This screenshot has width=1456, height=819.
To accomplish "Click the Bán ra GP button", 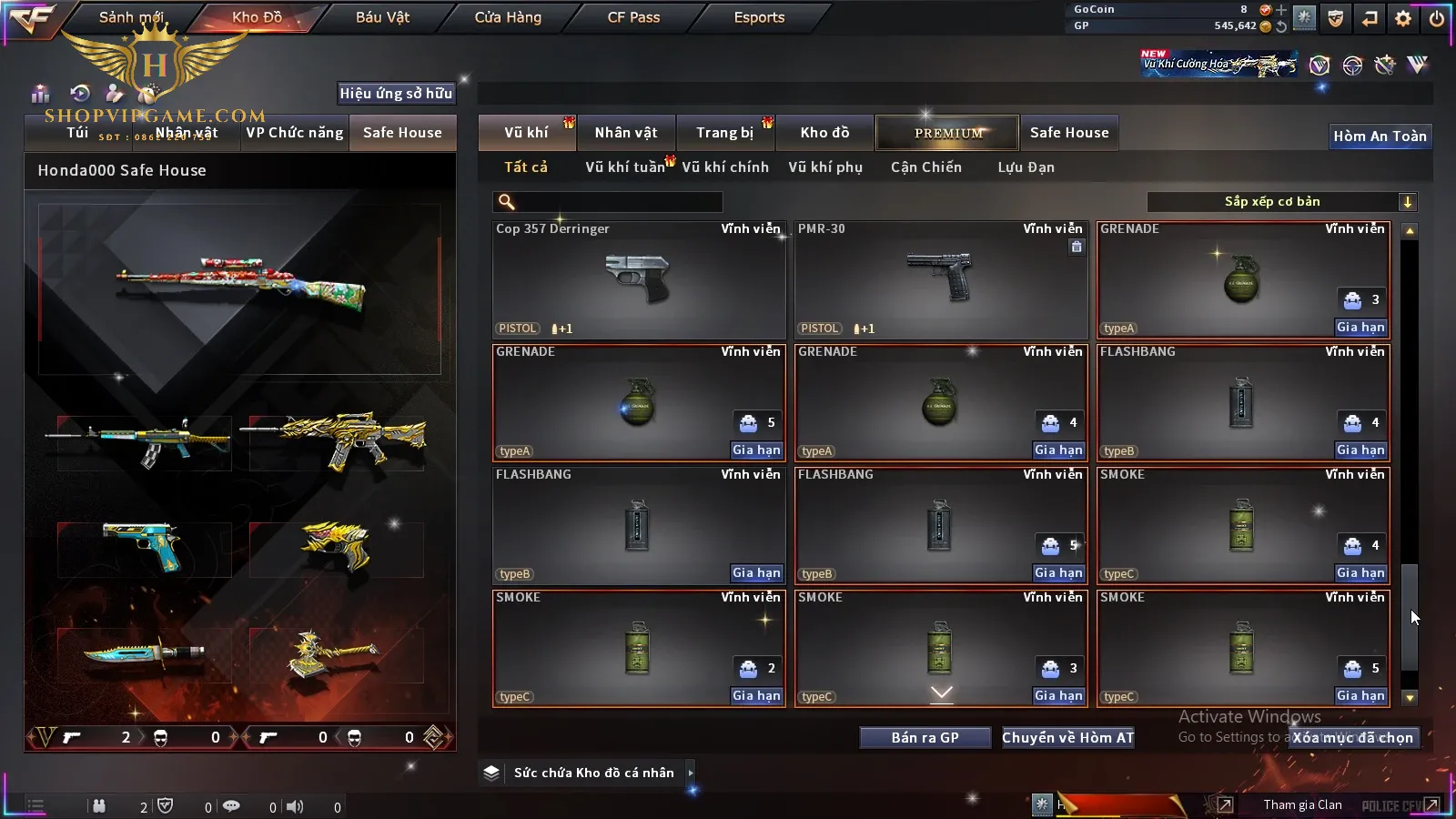I will click(925, 738).
